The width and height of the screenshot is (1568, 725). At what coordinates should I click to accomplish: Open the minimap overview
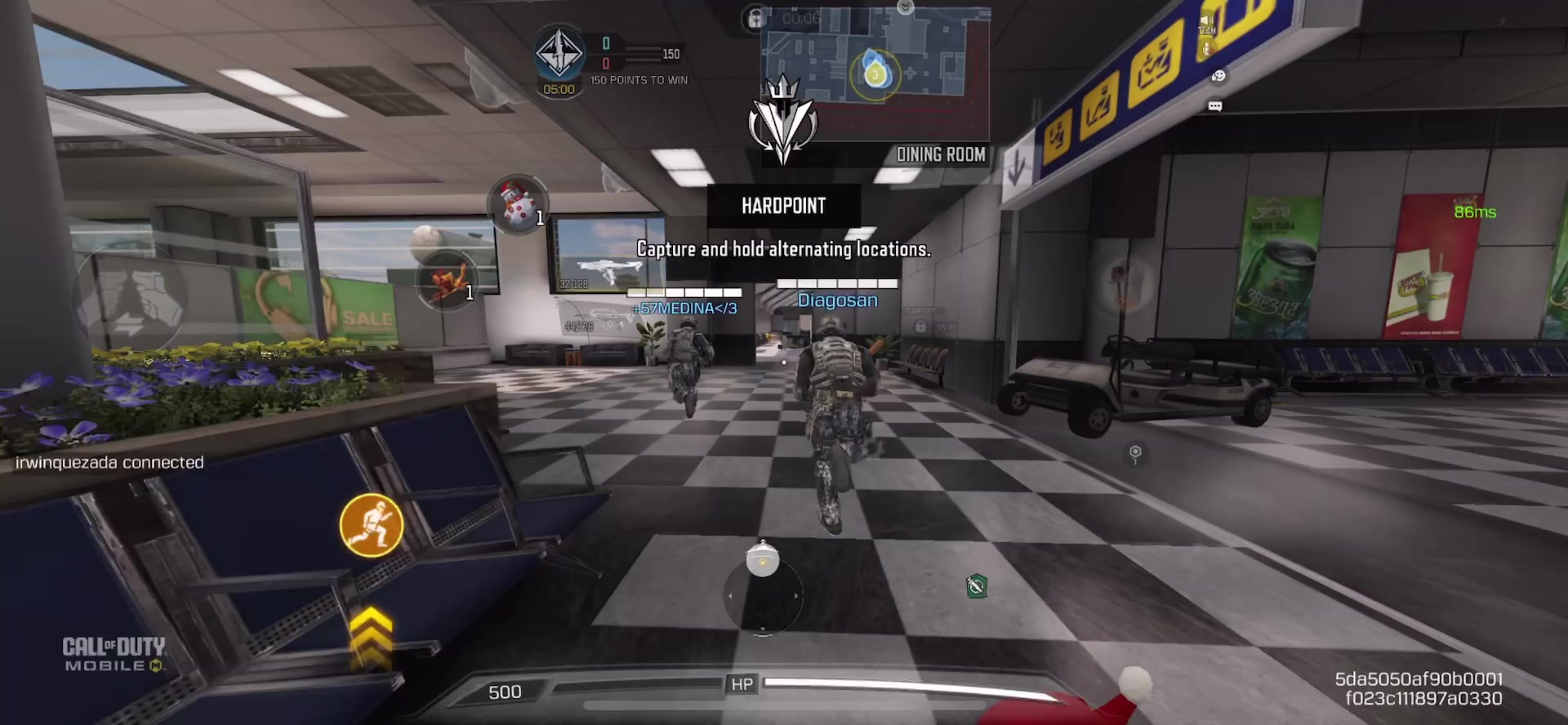pyautogui.click(x=875, y=73)
